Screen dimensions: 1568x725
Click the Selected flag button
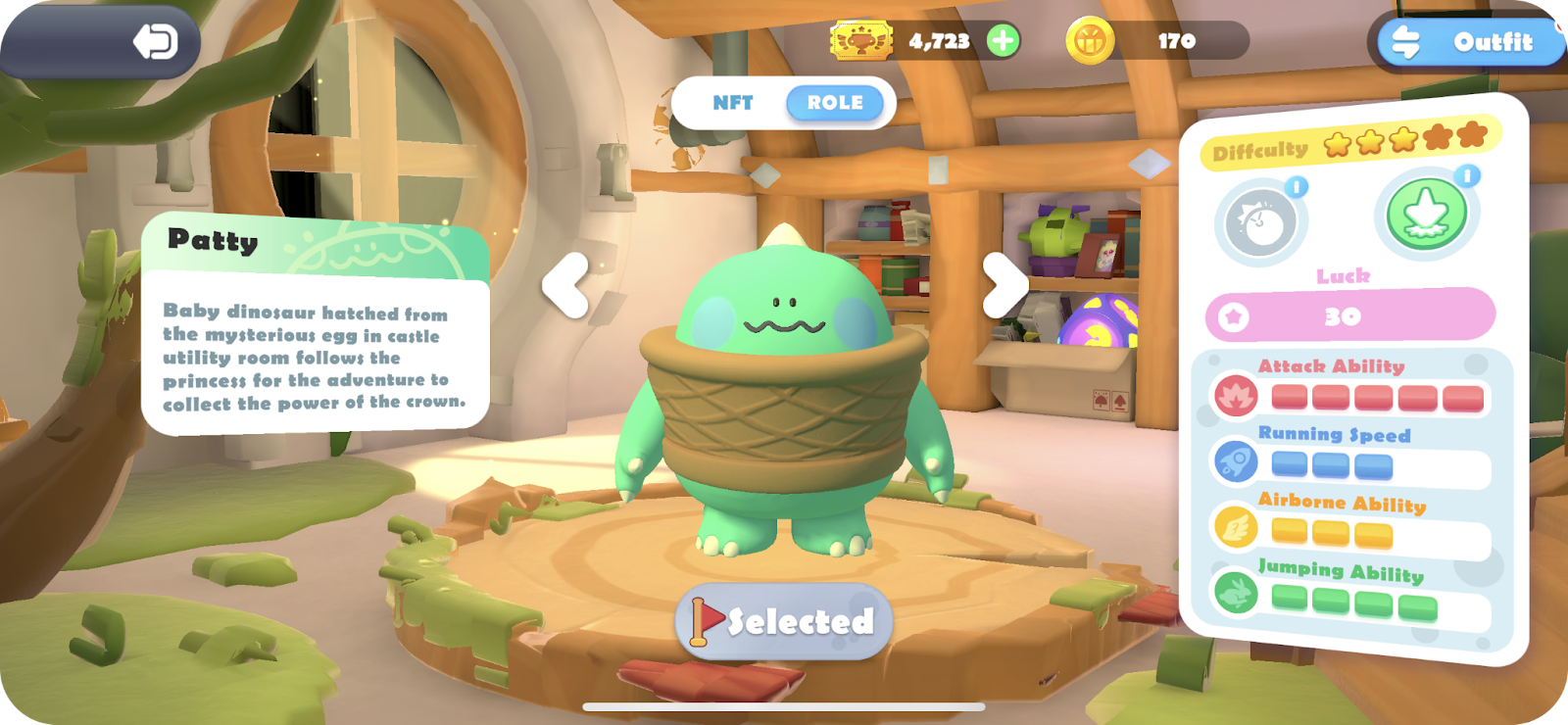click(x=784, y=621)
